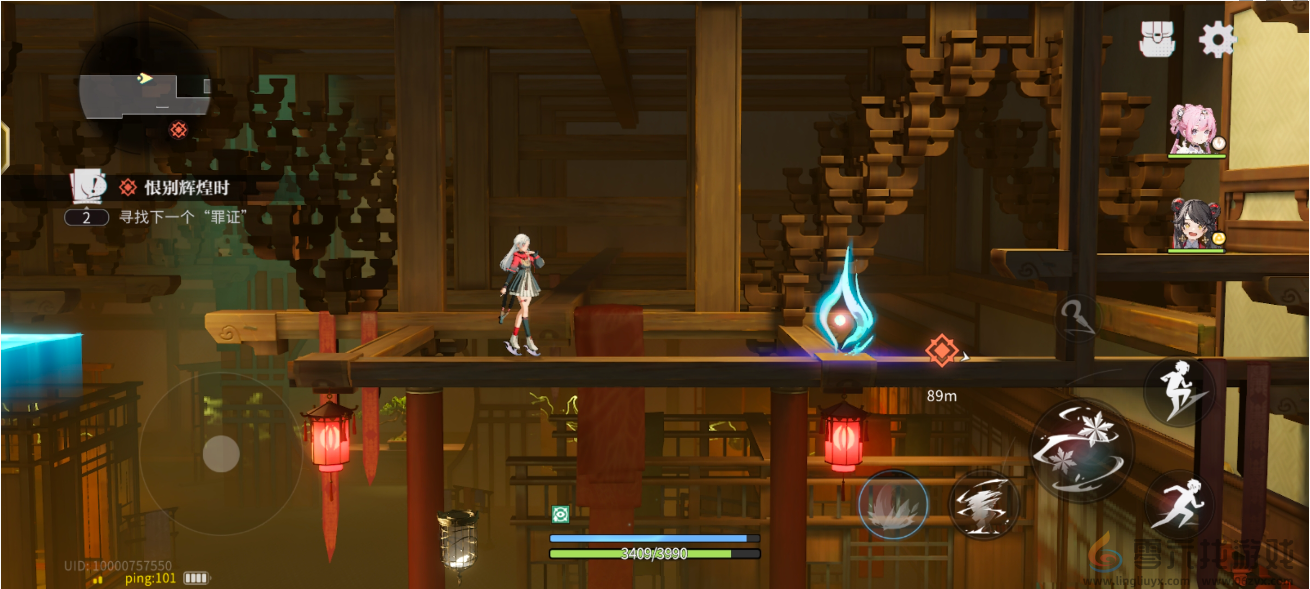The width and height of the screenshot is (1310, 589).
Task: Open the settings gear menu
Action: [1217, 39]
